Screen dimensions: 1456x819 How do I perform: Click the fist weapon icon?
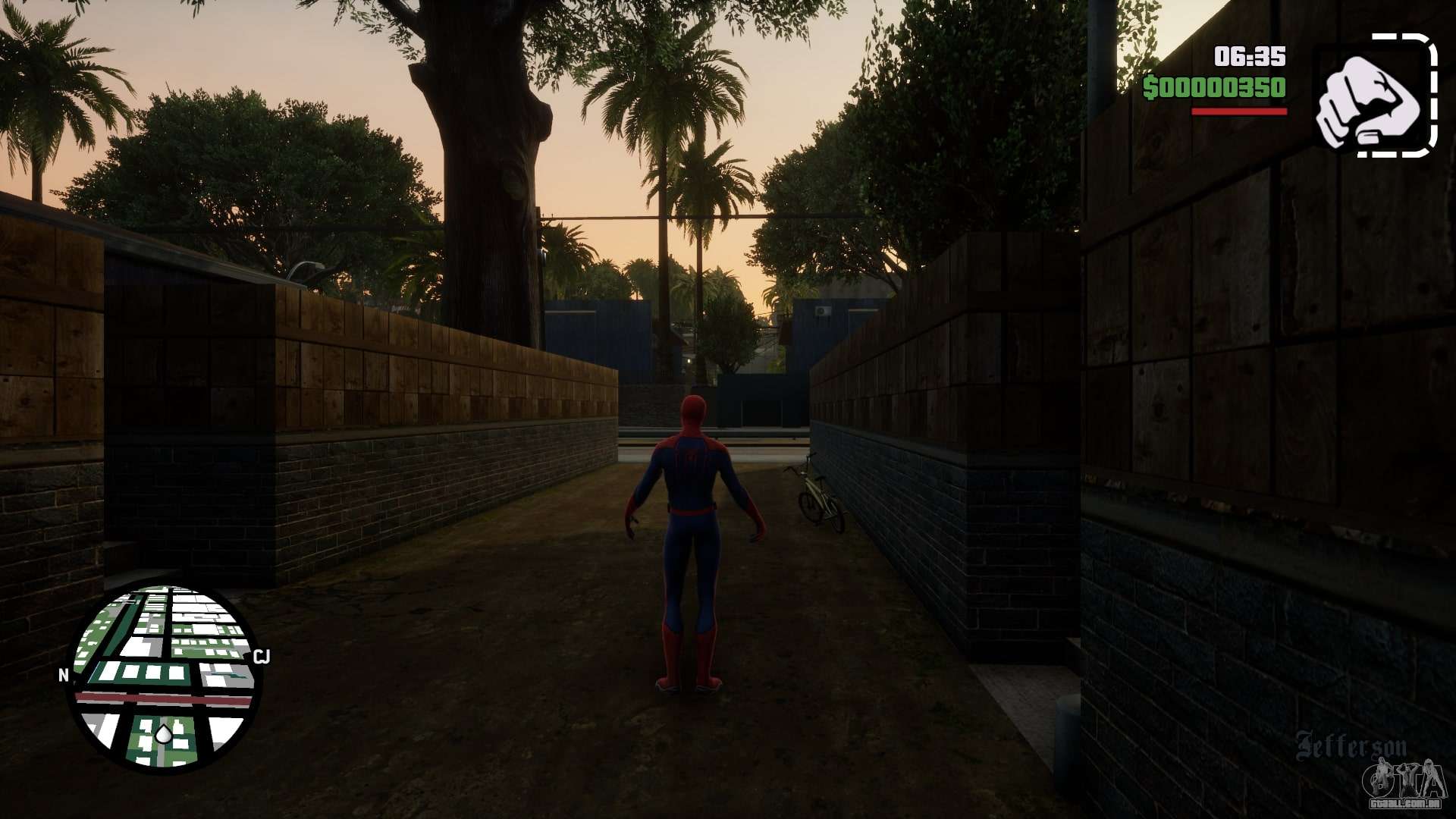1374,96
